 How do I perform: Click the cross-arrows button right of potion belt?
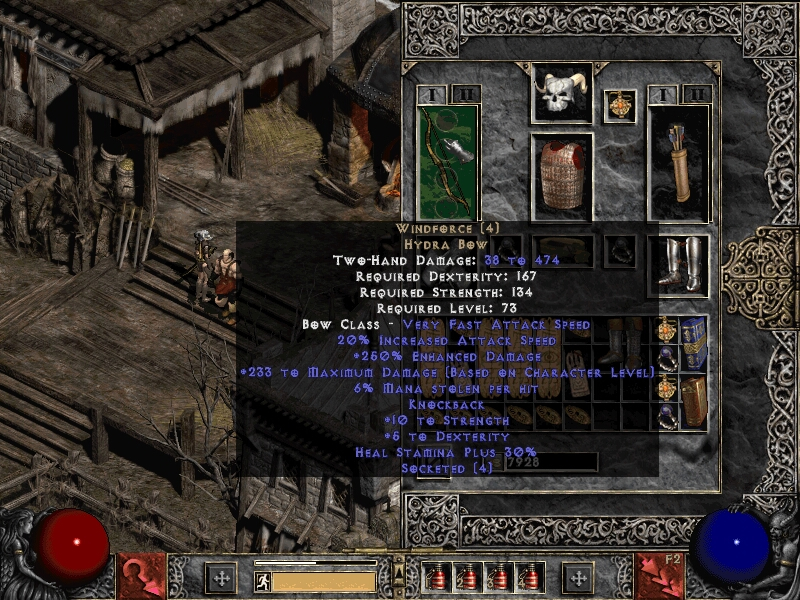[578, 578]
